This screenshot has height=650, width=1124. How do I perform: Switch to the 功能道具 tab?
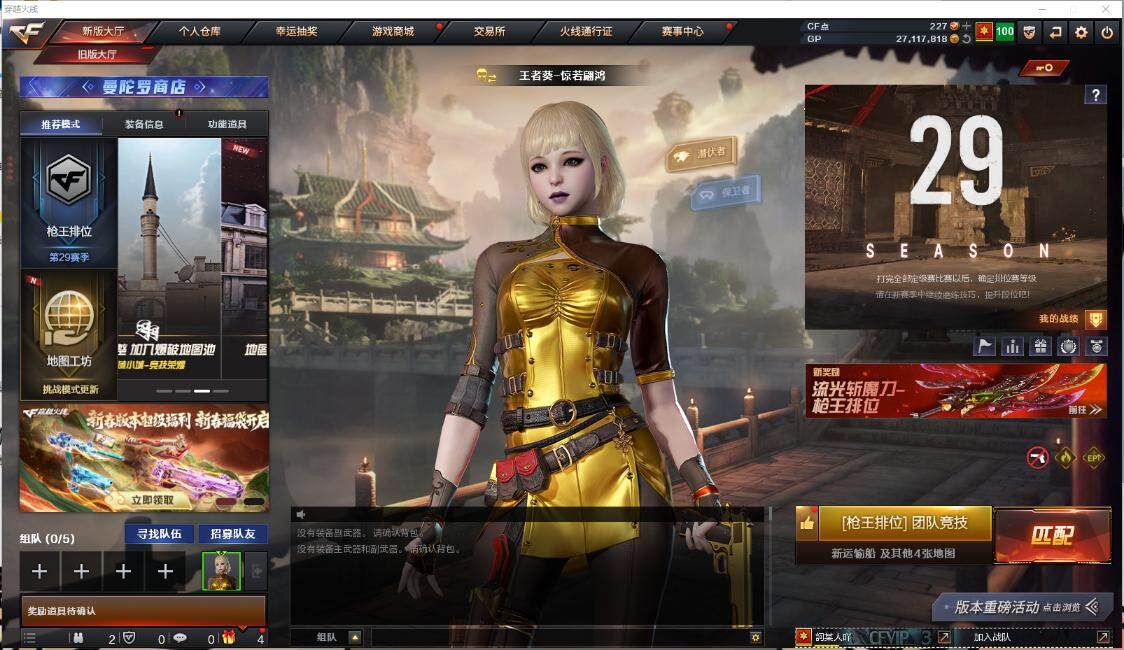pos(226,125)
